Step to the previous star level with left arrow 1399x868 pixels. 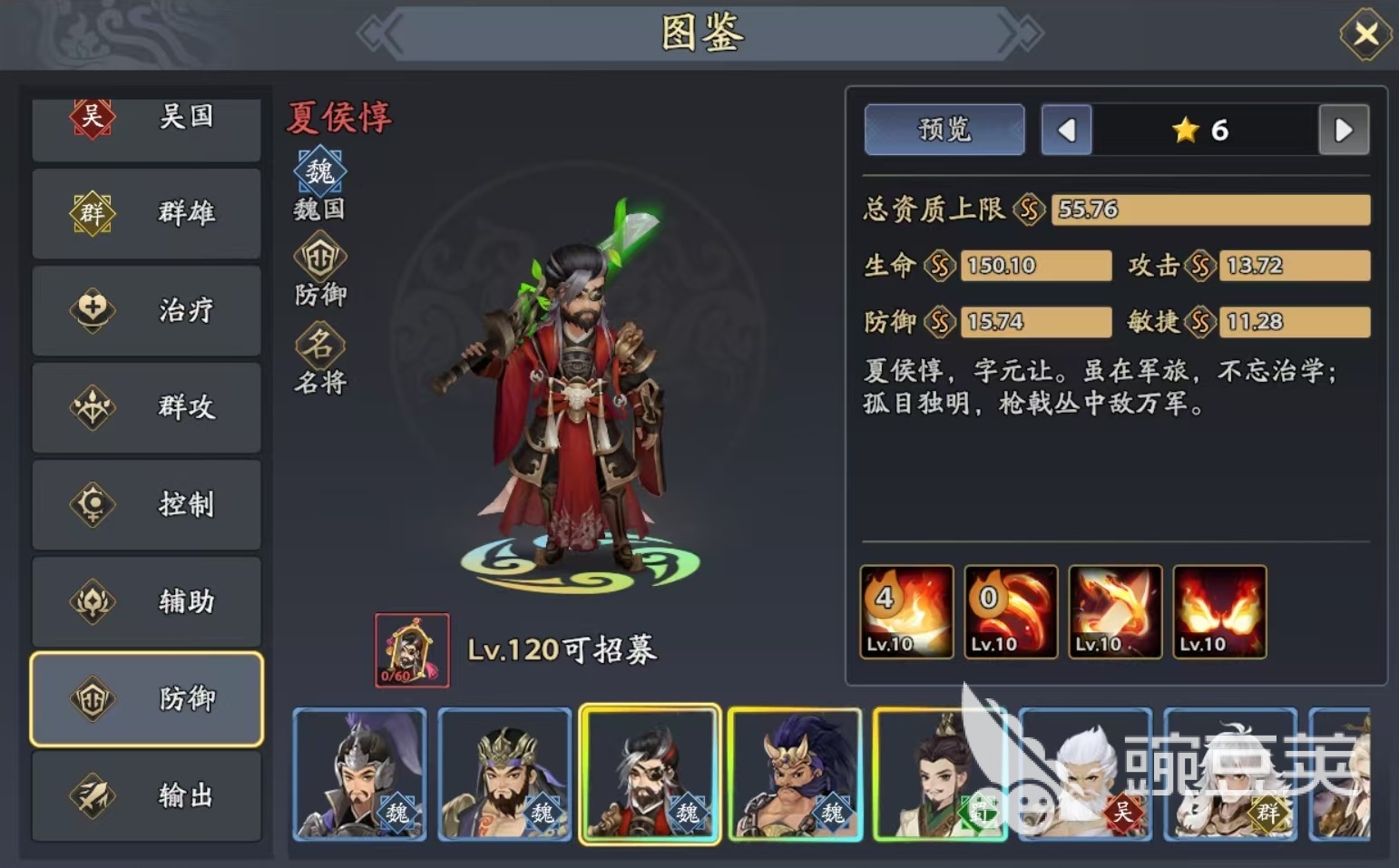click(x=1066, y=130)
